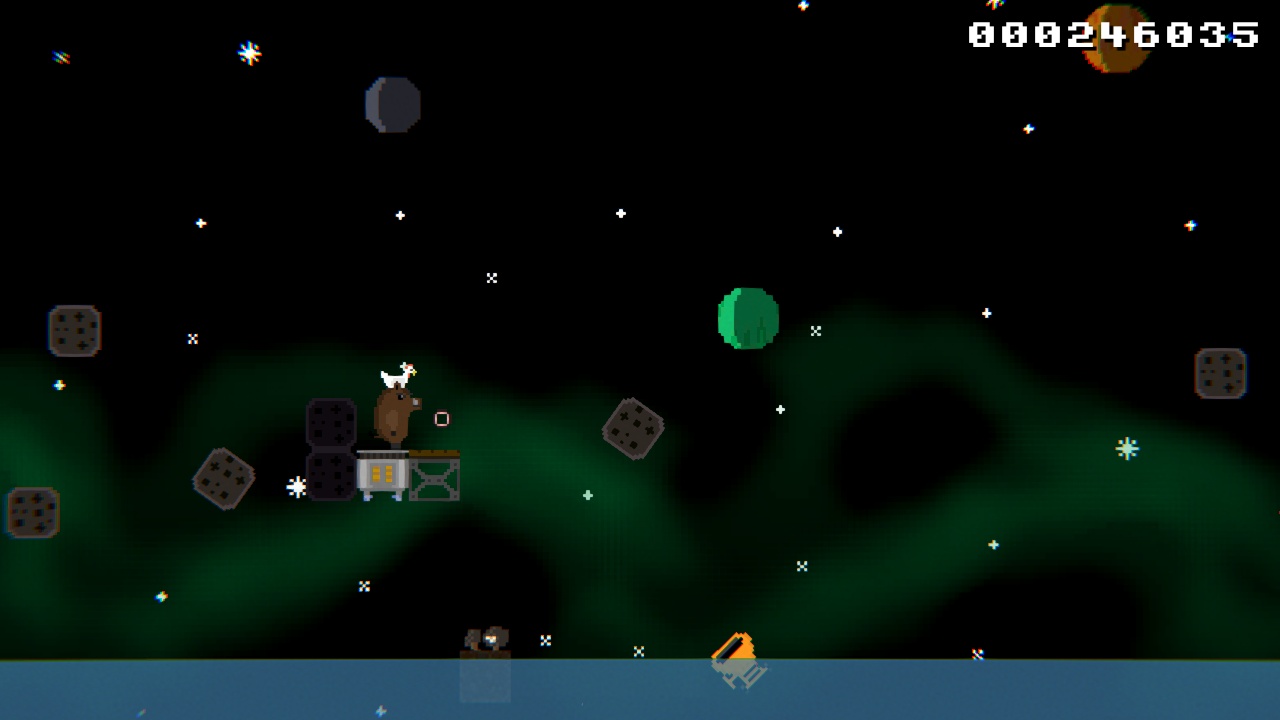Select the white chicken on the bear's head
Image resolution: width=1280 pixels, height=720 pixels.
tap(397, 375)
